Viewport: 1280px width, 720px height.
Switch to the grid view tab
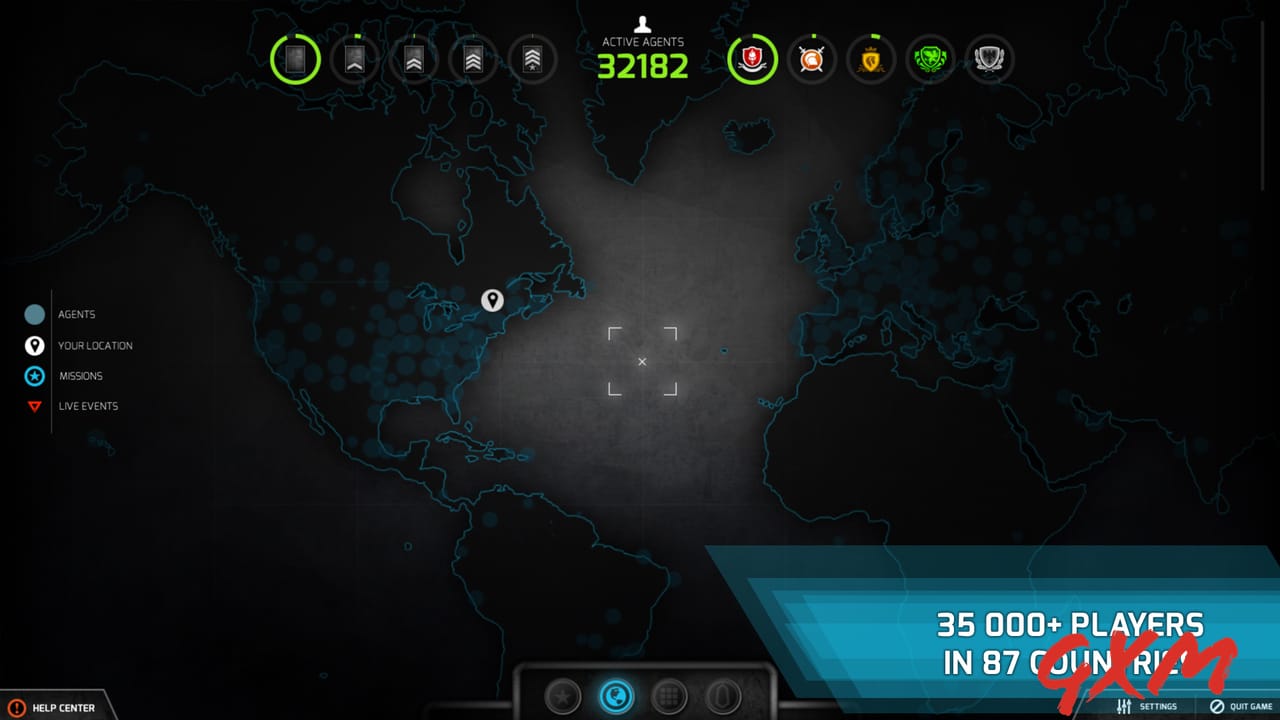click(x=670, y=697)
